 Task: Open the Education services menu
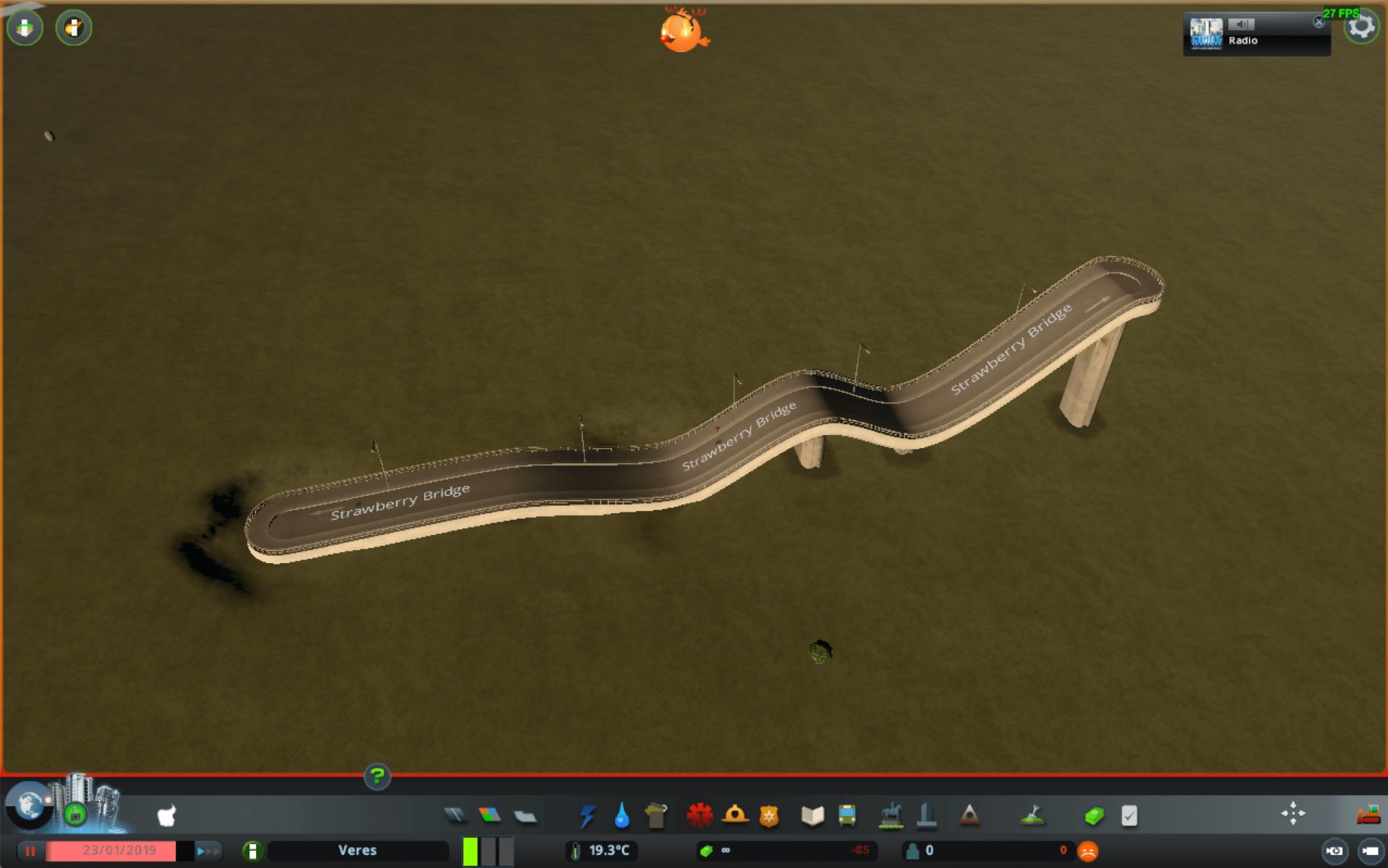(x=811, y=815)
